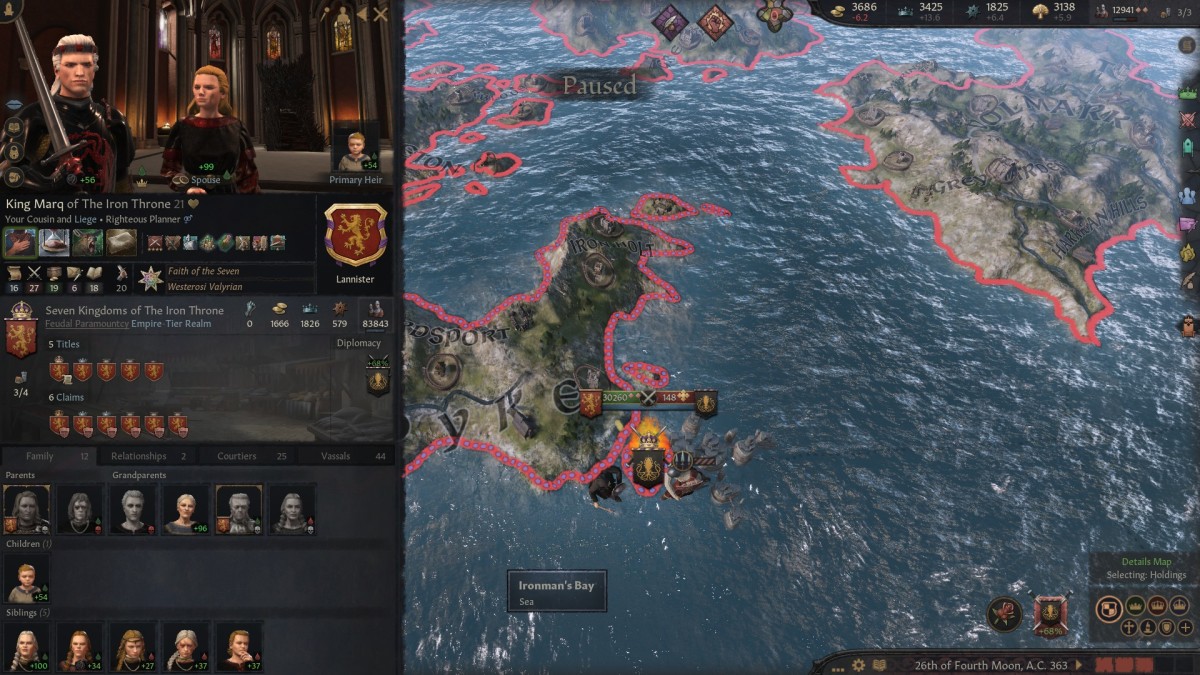Select the first sibling portrait
1200x675 pixels.
(26, 647)
